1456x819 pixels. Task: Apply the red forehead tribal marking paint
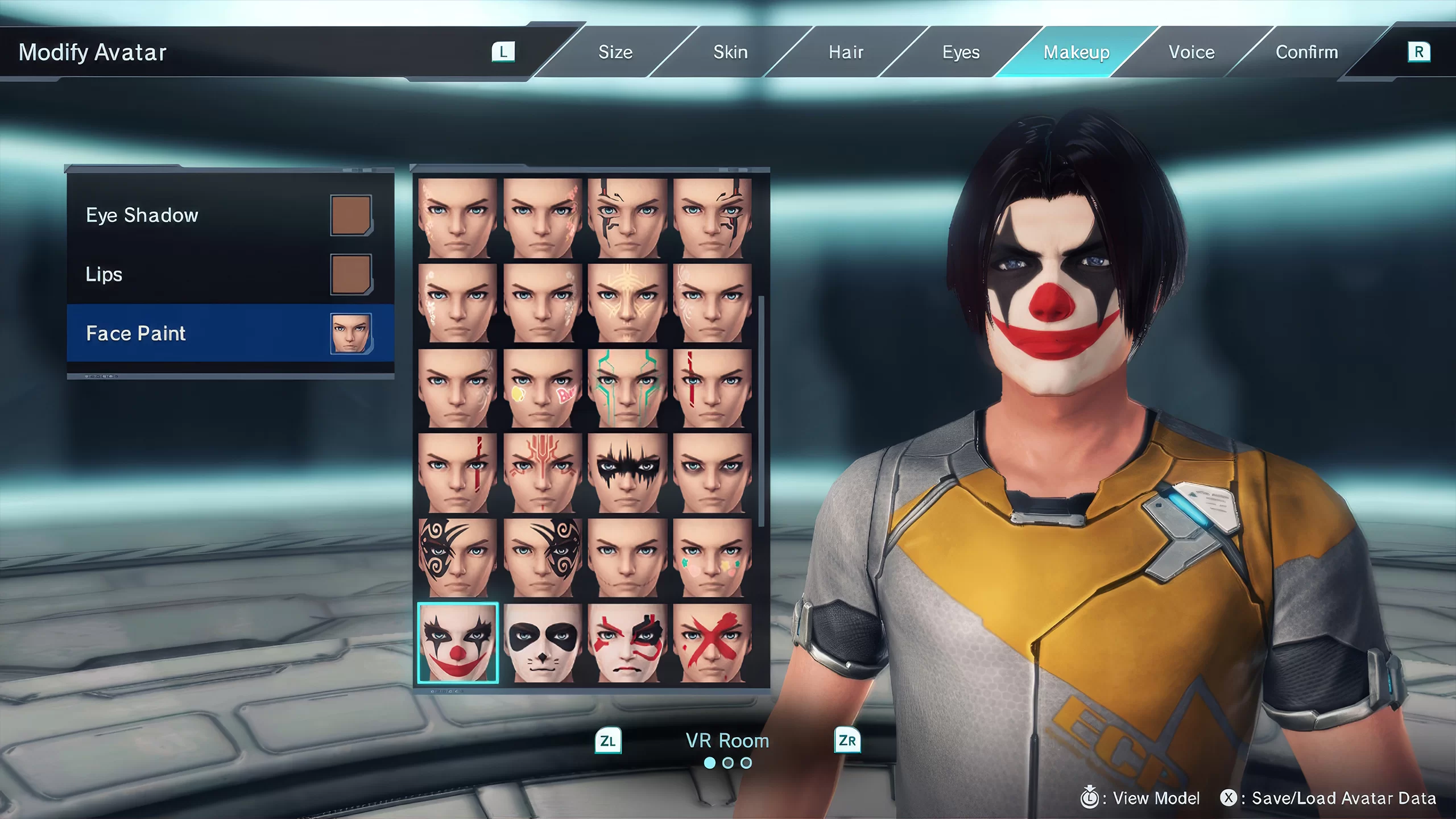(543, 473)
